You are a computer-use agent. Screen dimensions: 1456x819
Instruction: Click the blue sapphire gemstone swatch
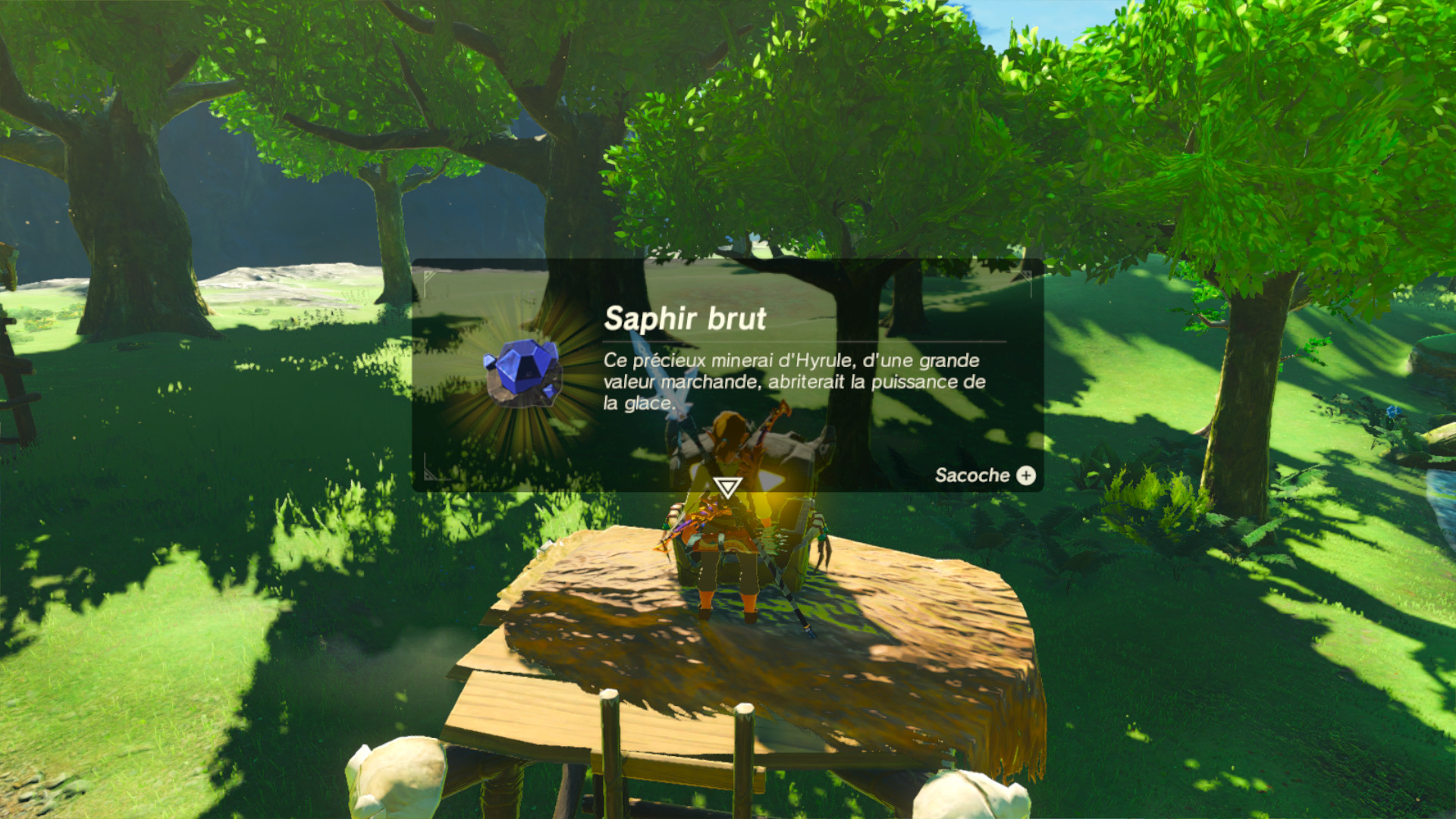523,370
